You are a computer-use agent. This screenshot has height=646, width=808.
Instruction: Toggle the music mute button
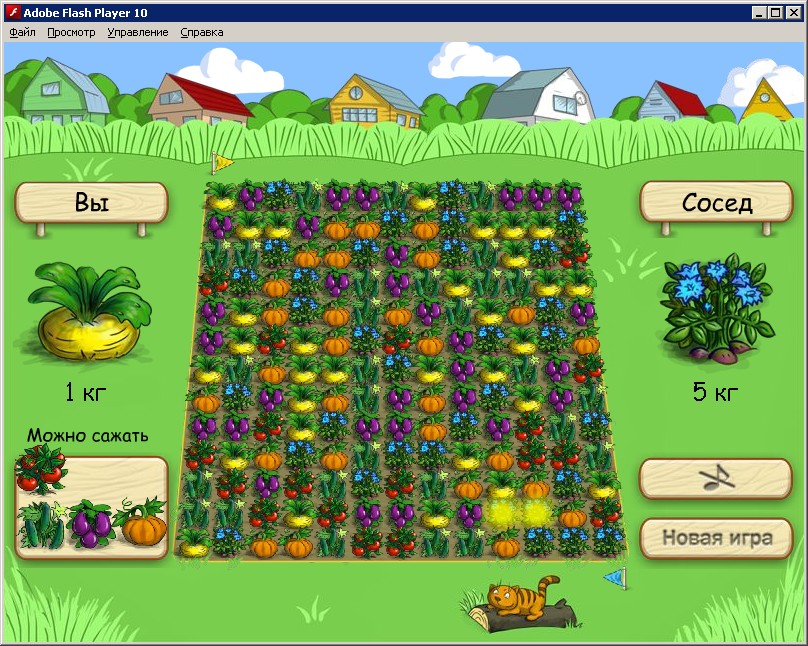point(716,479)
